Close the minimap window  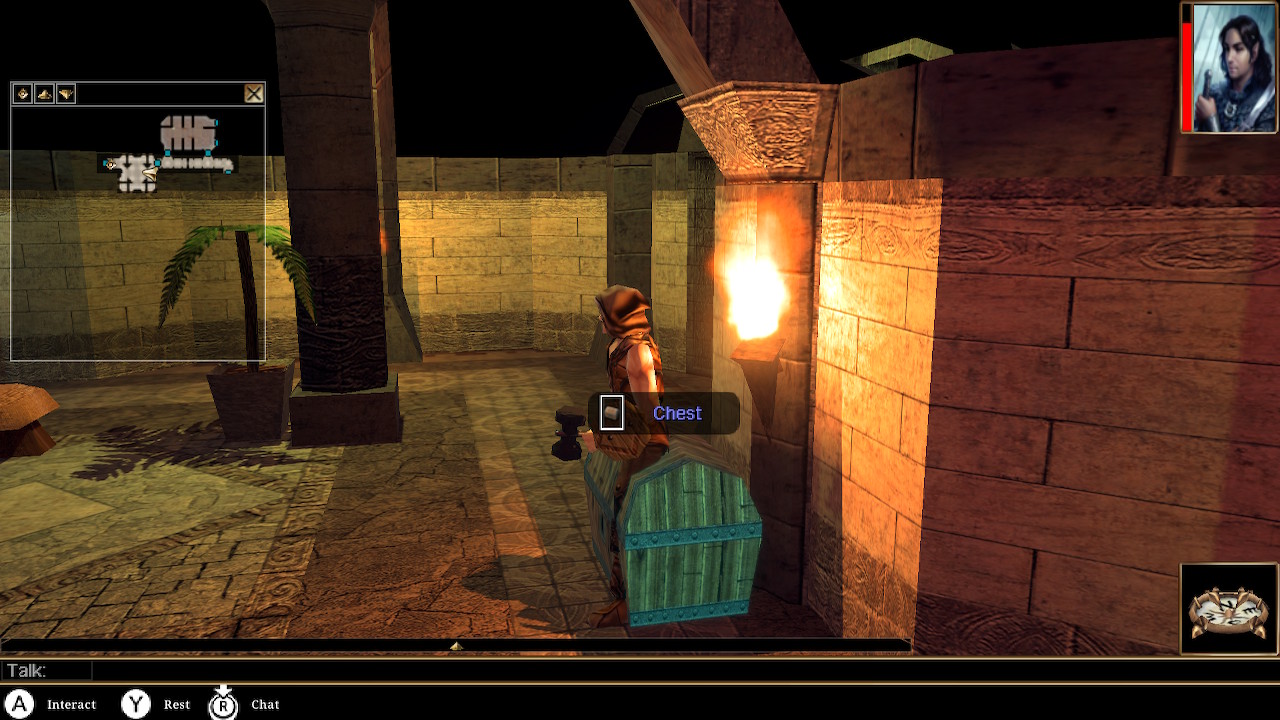click(254, 94)
